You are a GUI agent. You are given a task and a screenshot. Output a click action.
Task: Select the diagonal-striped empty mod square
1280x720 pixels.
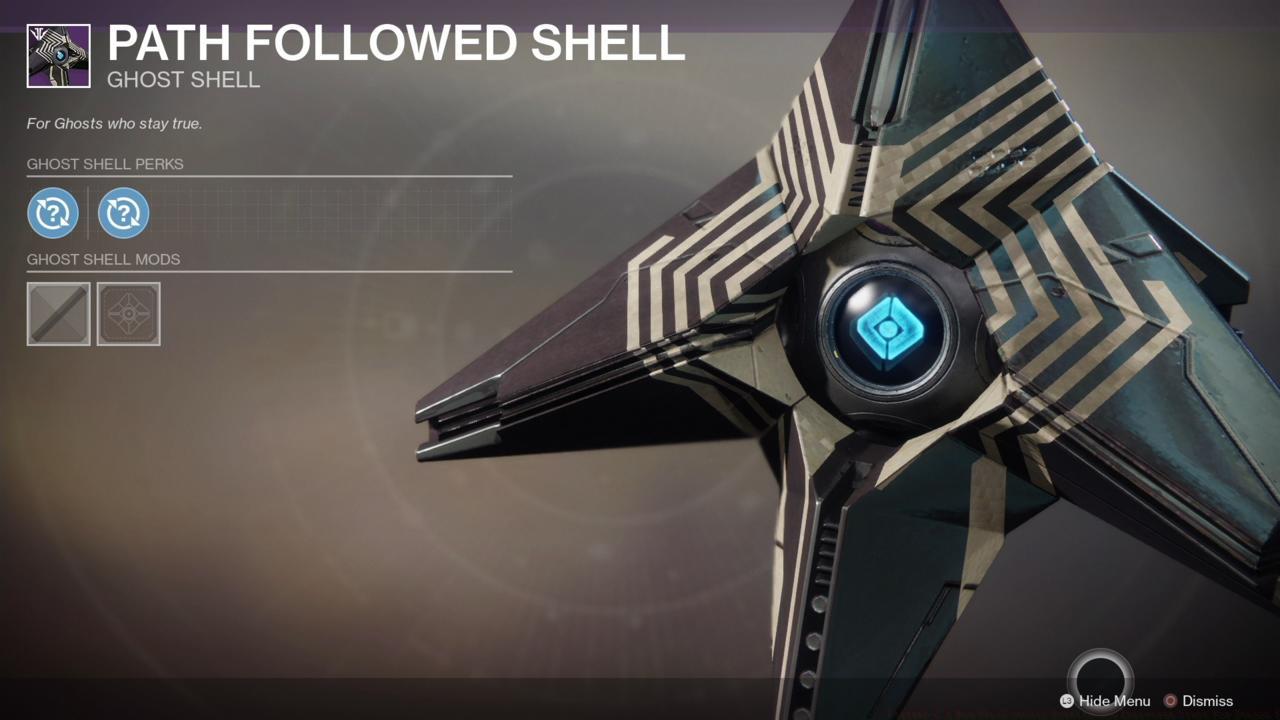(x=57, y=313)
